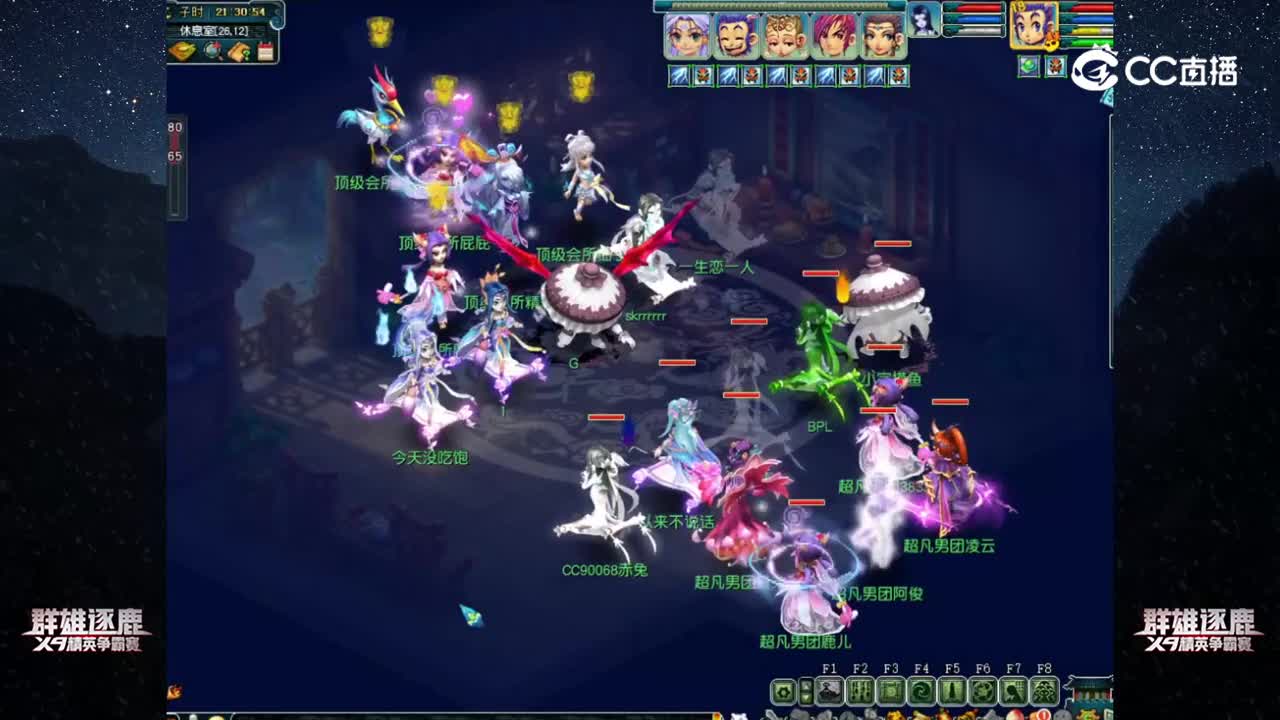Toggle the lightning skill under the rightmost party member

click(874, 75)
